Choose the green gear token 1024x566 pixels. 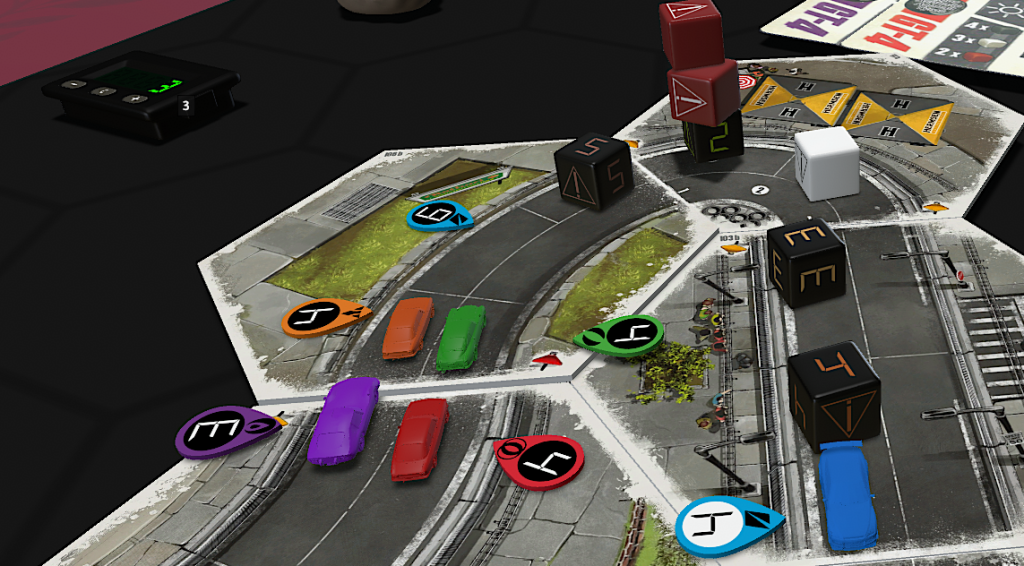coord(621,334)
